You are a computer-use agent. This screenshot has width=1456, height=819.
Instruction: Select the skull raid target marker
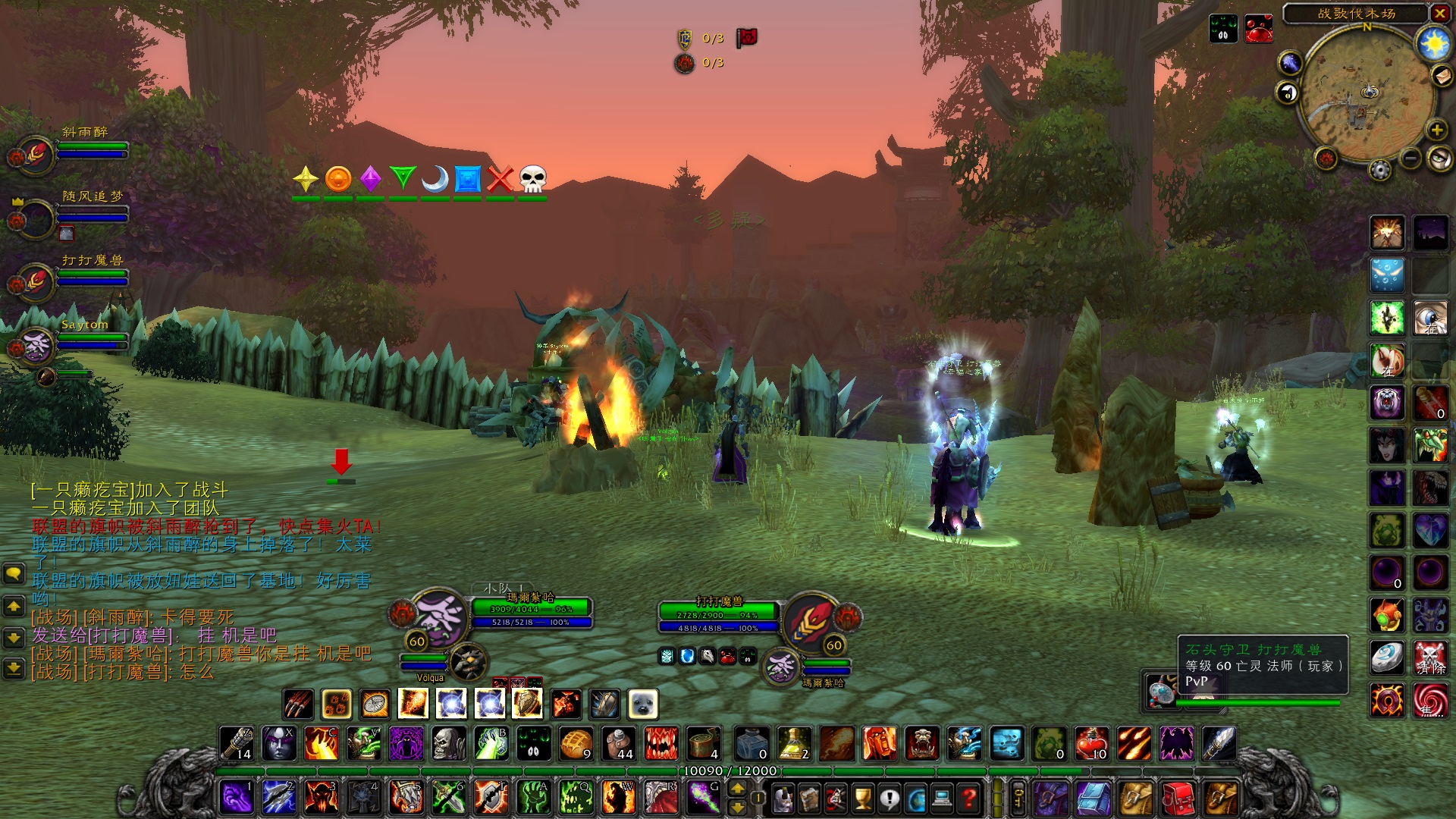[x=532, y=180]
